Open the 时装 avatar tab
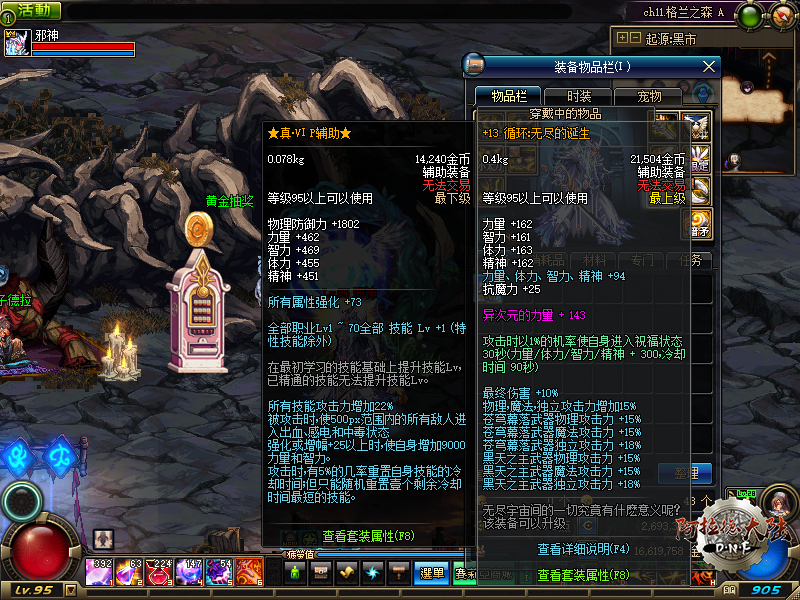The height and width of the screenshot is (600, 800). (578, 96)
